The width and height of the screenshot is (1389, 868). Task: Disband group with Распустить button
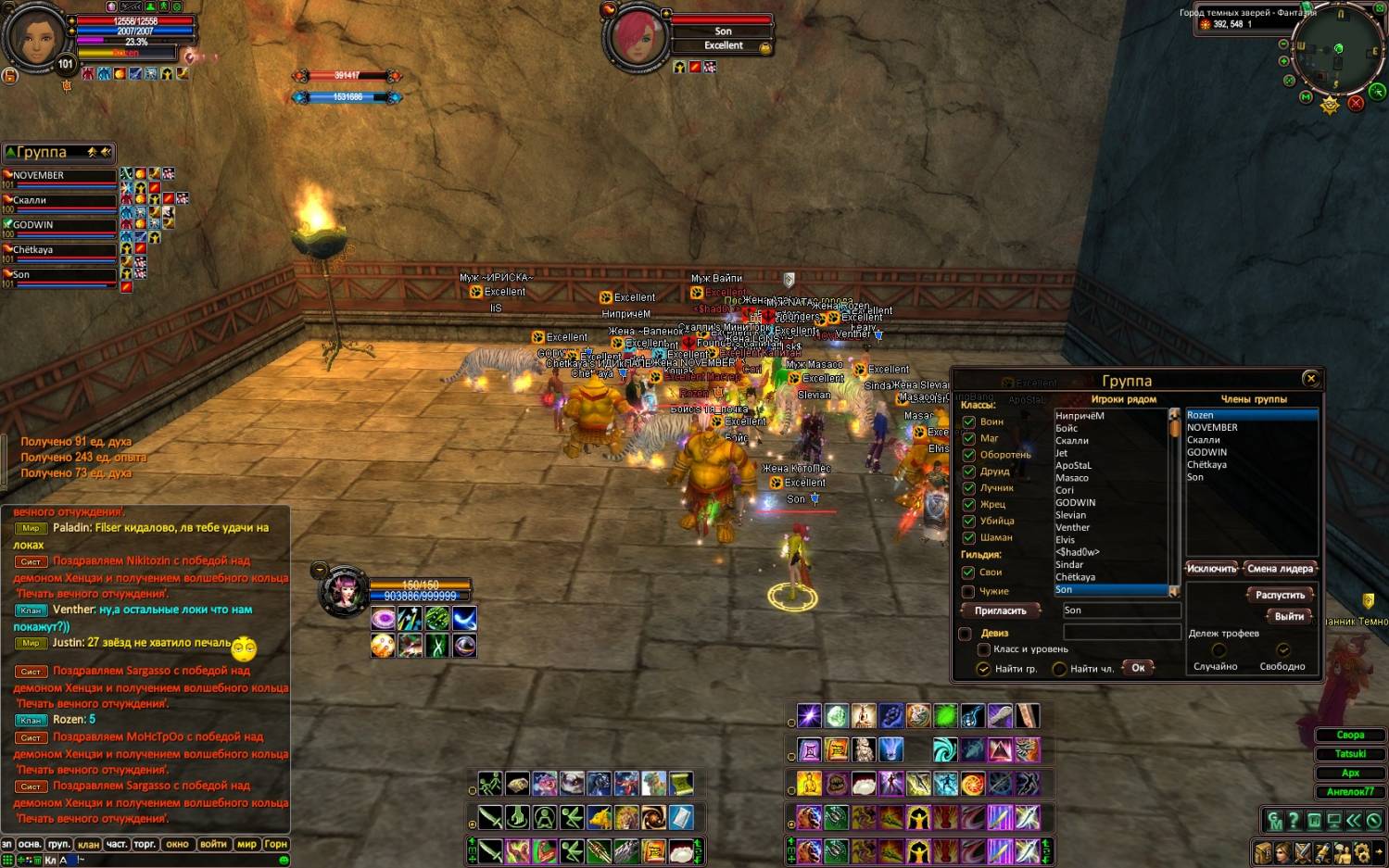point(1280,595)
